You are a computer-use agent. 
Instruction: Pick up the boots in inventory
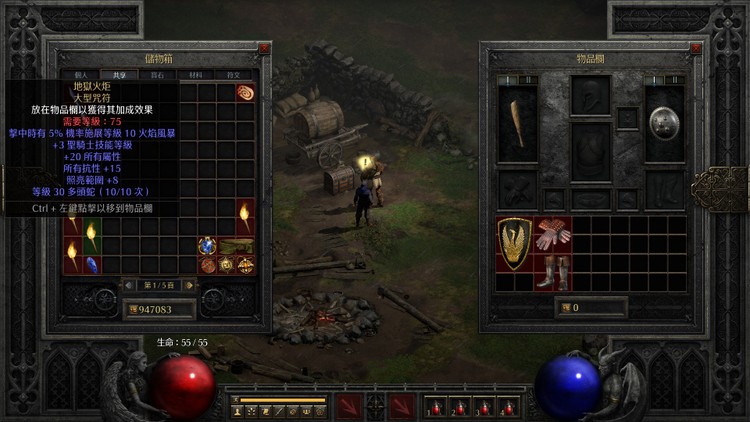point(553,271)
